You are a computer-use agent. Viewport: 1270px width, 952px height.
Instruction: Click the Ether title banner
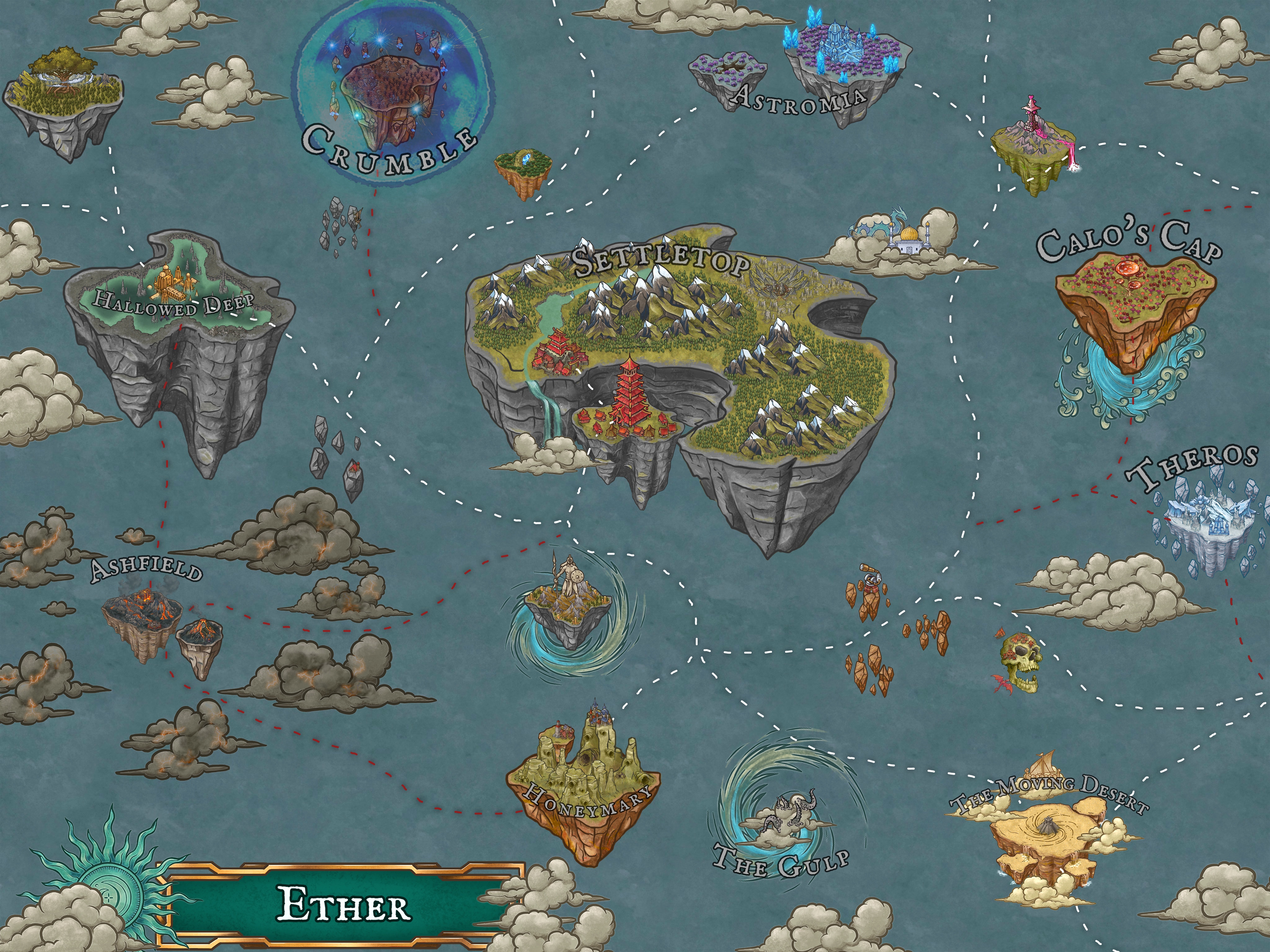click(x=344, y=904)
